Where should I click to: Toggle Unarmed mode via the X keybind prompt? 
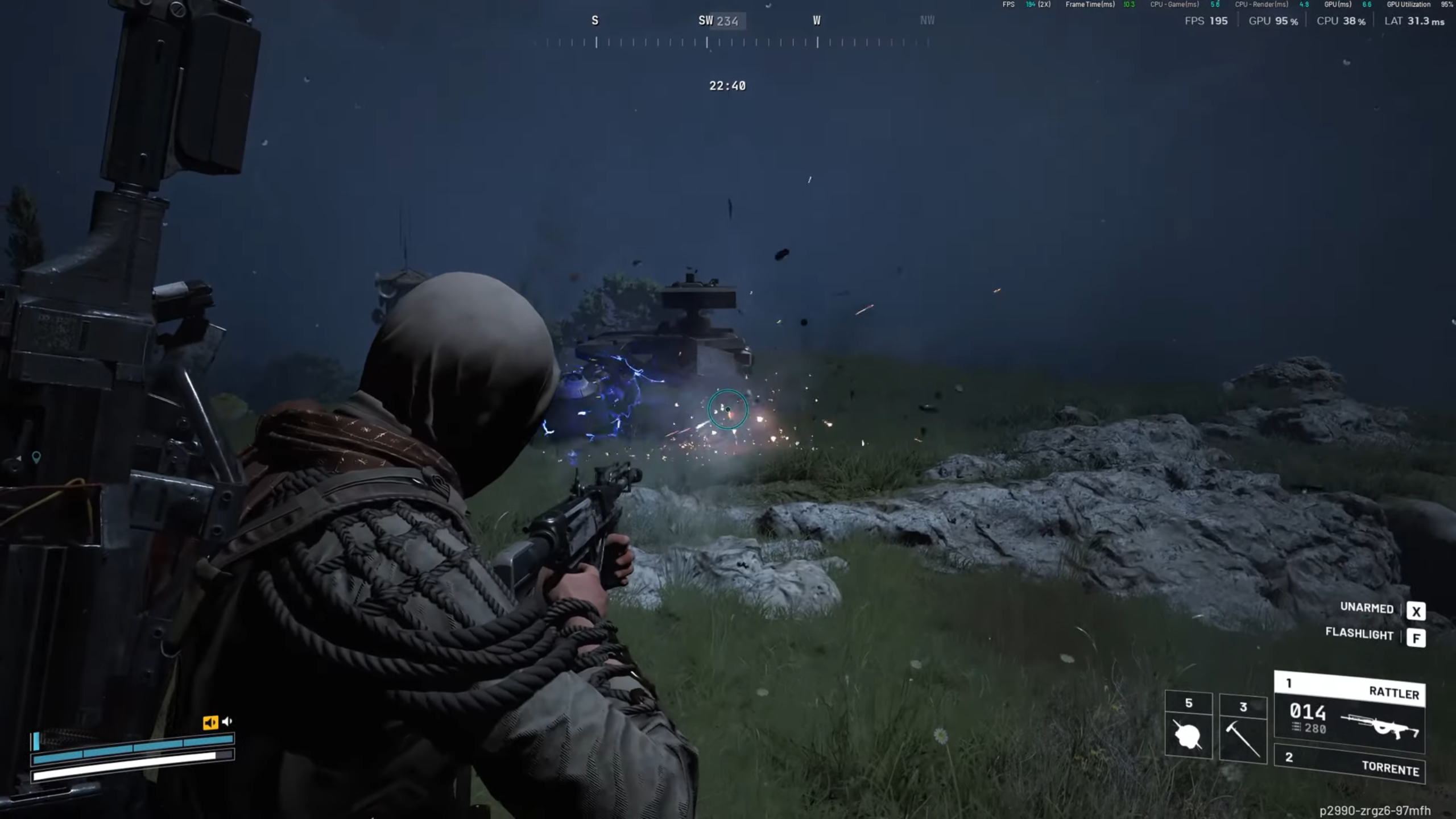point(1417,611)
